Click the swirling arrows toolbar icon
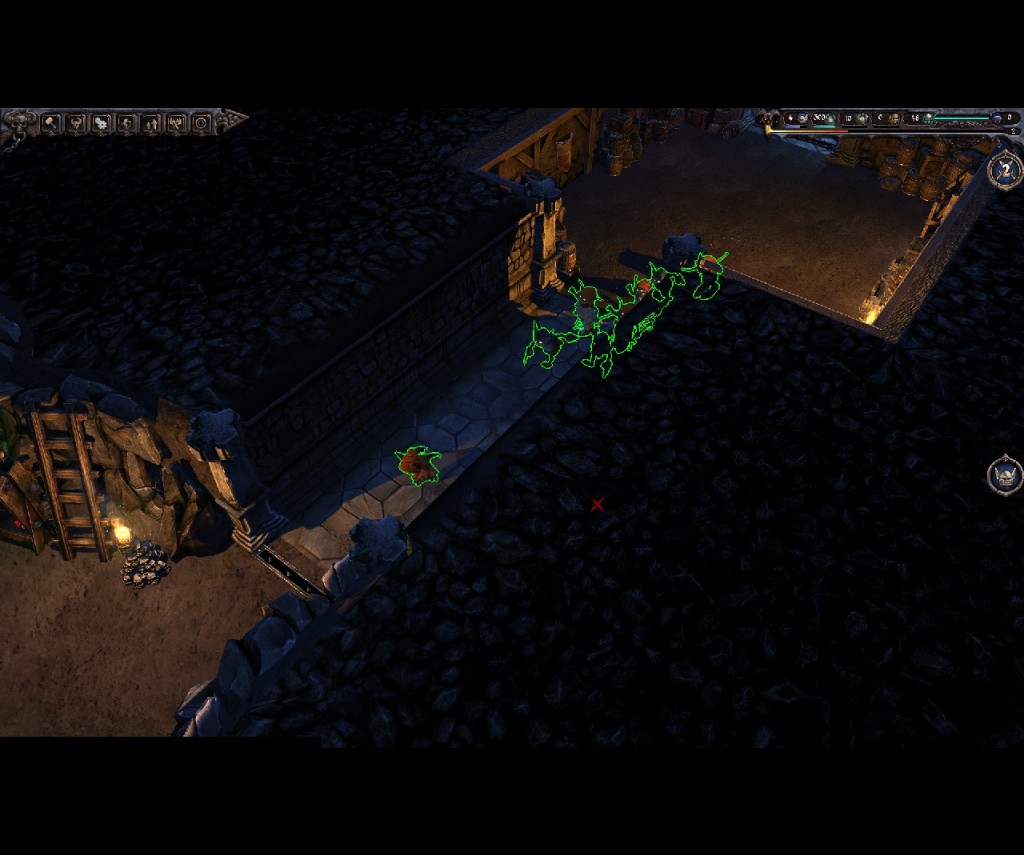 pos(126,123)
